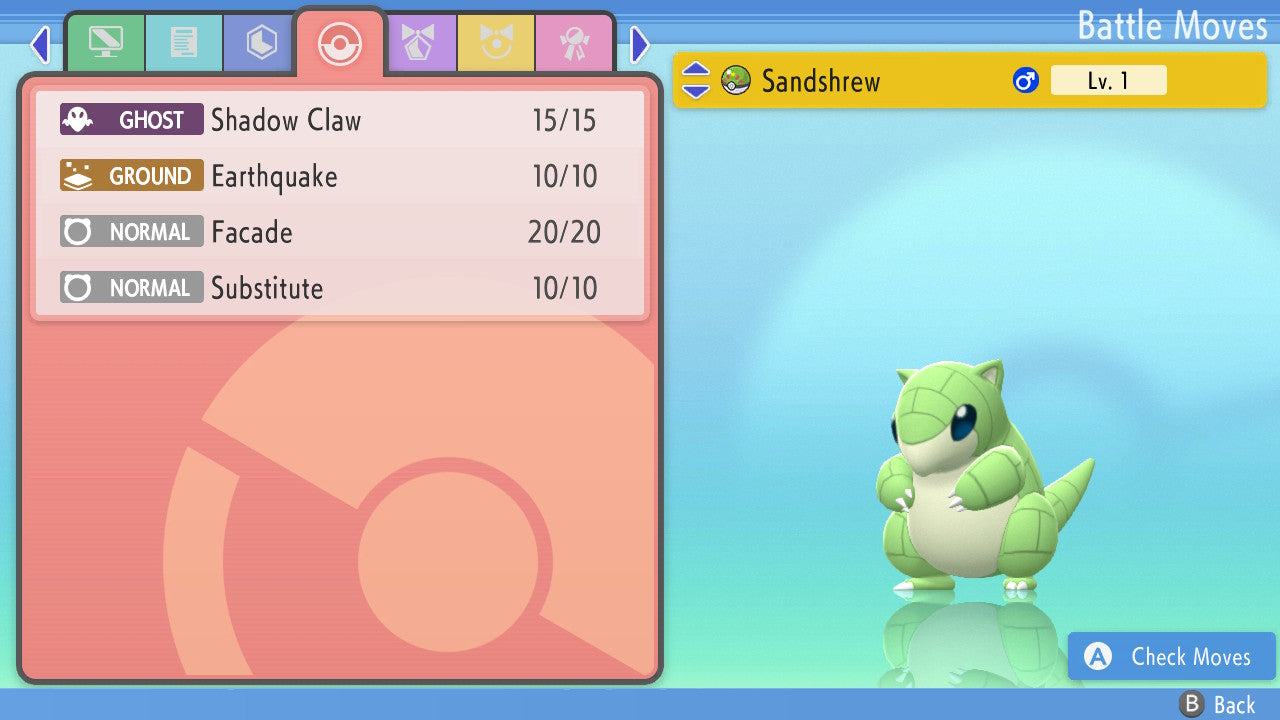Switch to the green monitor icon tab

click(105, 43)
